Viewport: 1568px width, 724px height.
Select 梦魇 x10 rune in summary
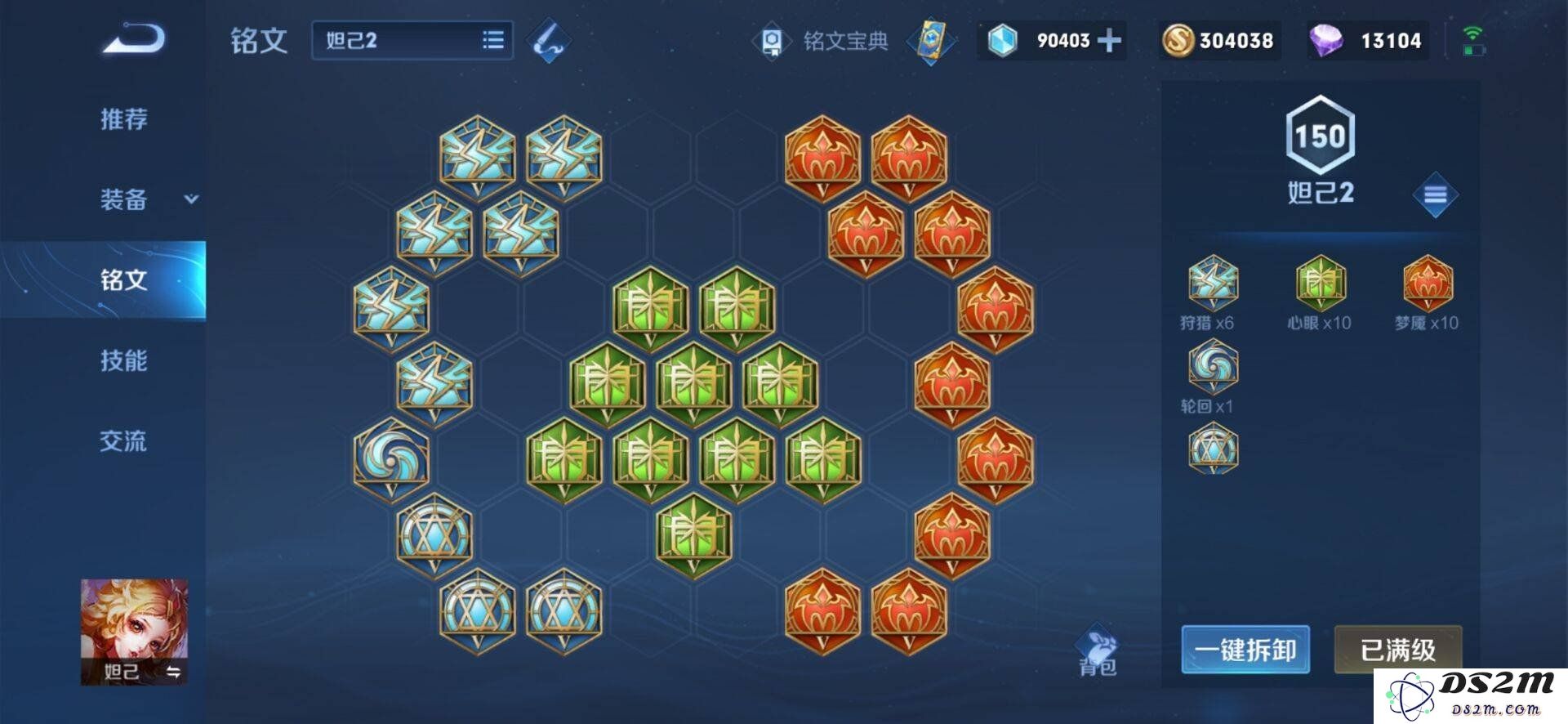coord(1427,284)
